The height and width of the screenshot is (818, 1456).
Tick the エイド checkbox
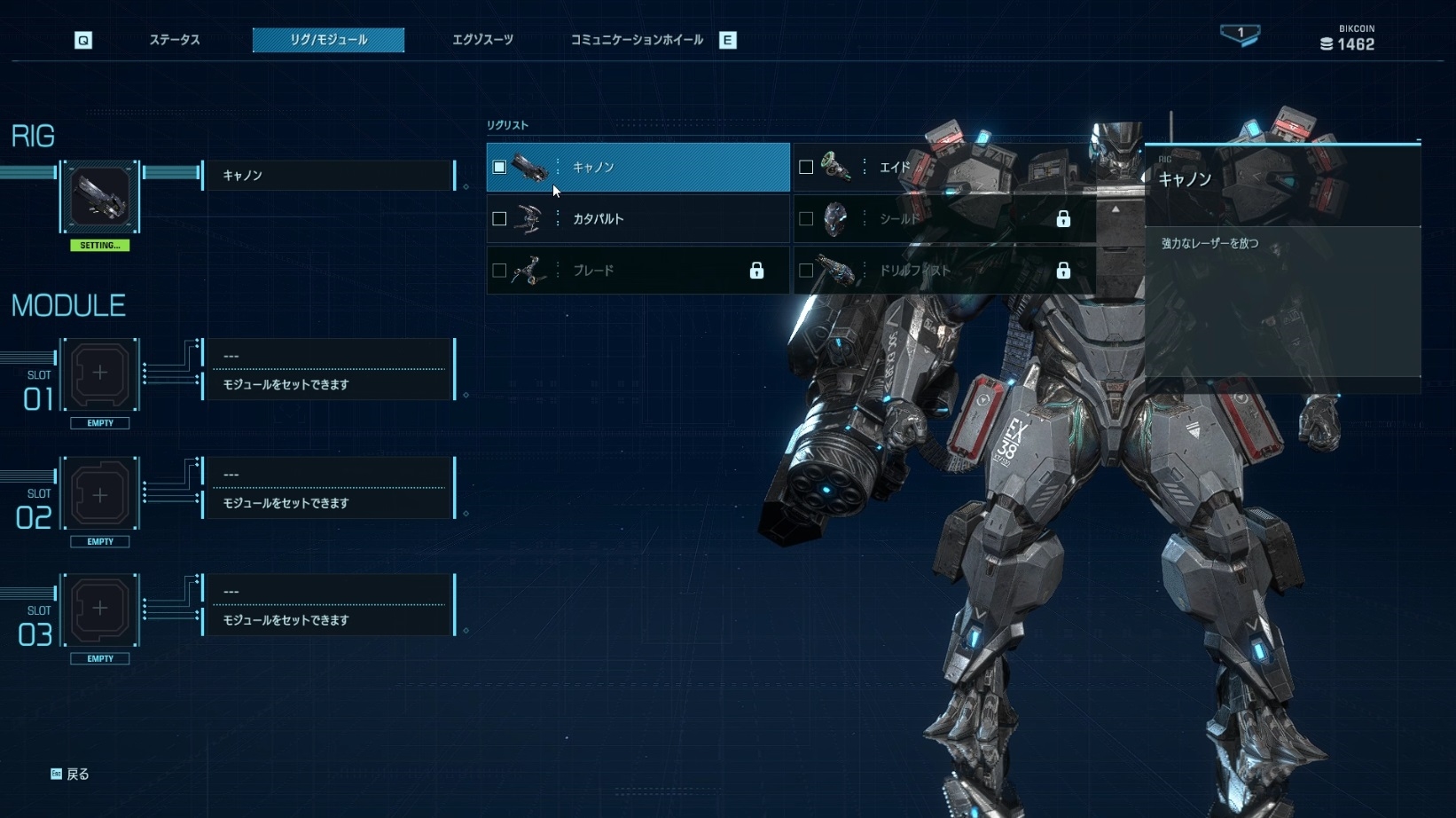tap(806, 167)
